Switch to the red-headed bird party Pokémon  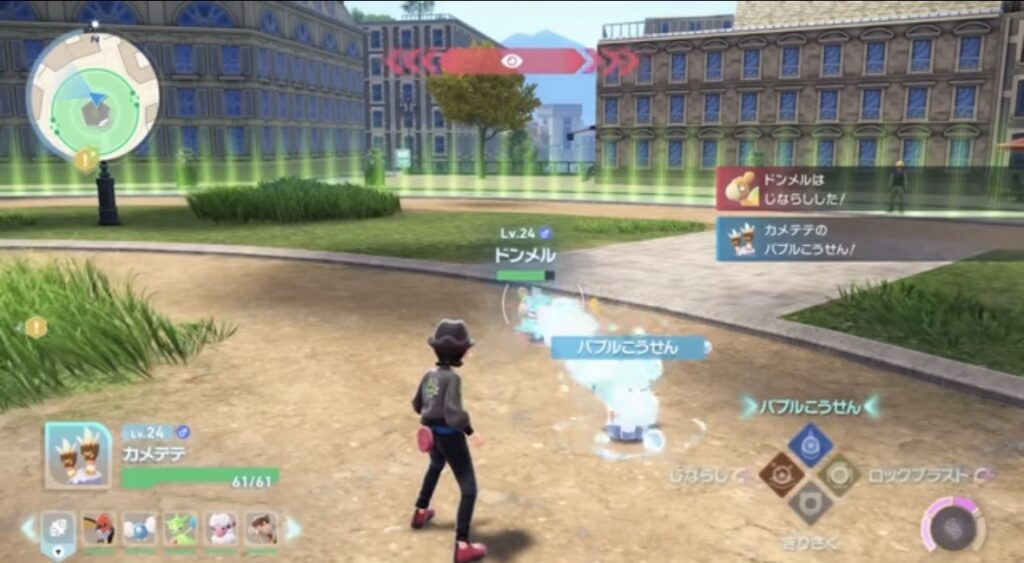click(99, 528)
